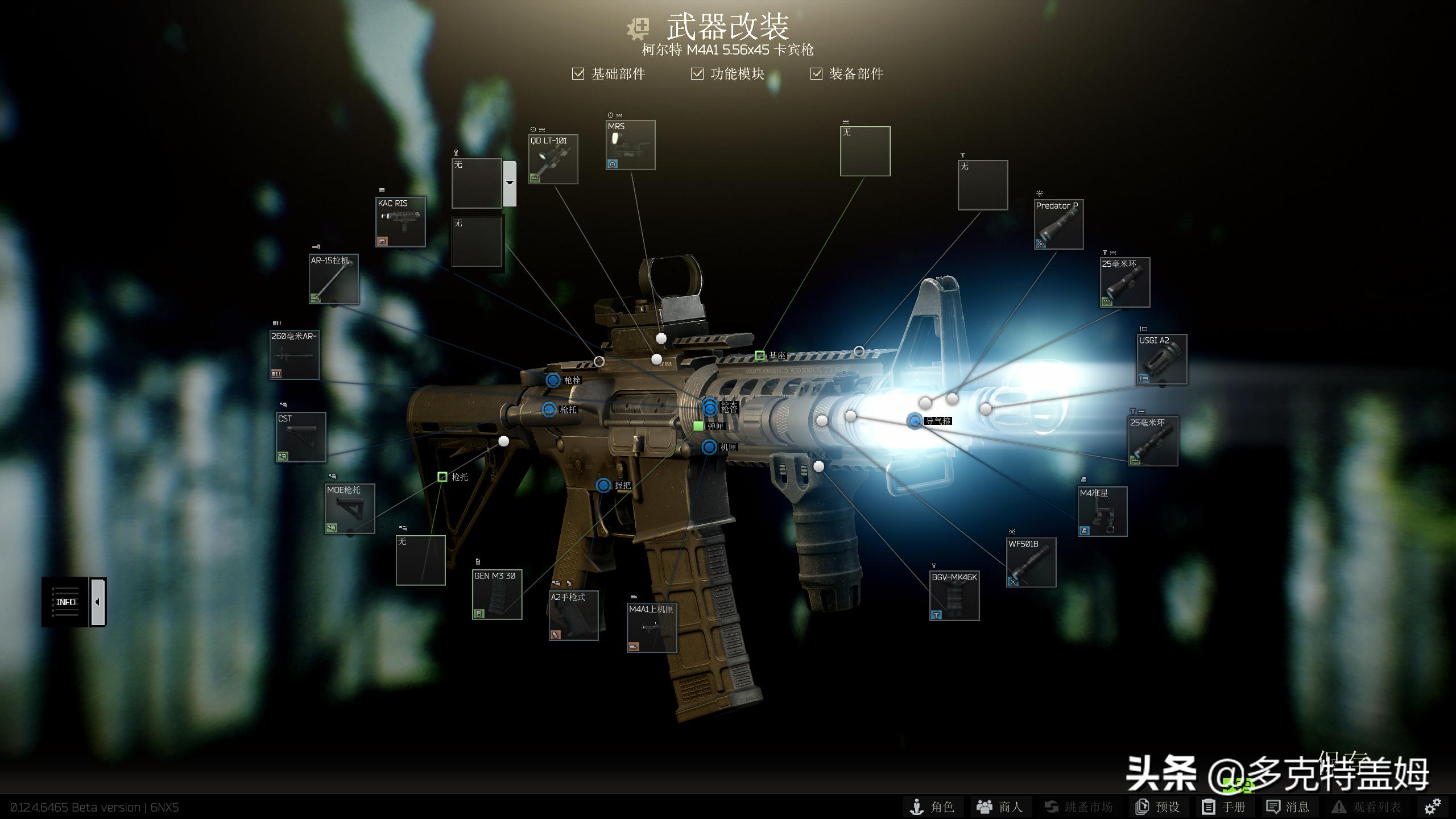Toggle the 装备部件 checkbox
The image size is (1456, 819).
pyautogui.click(x=816, y=74)
